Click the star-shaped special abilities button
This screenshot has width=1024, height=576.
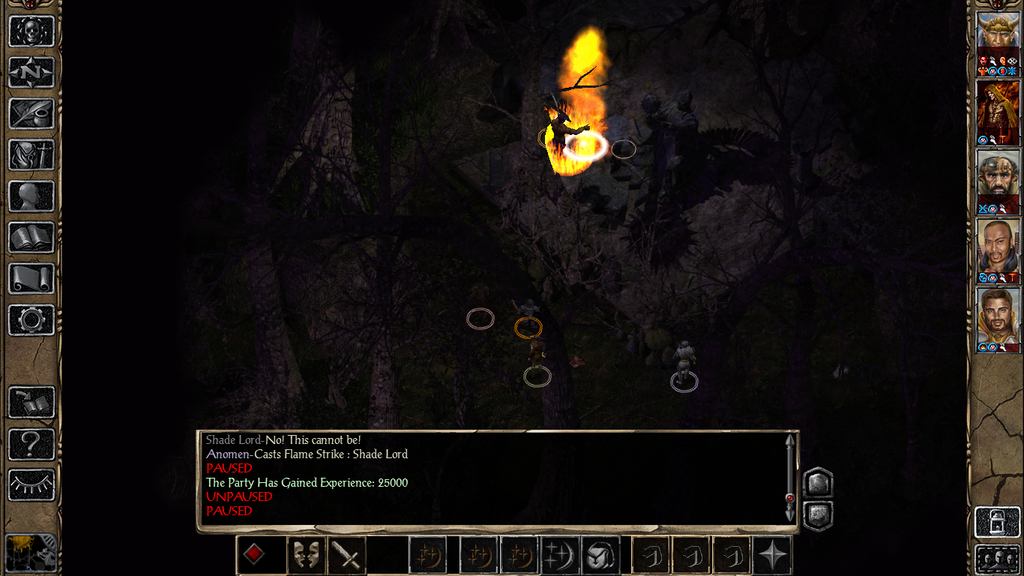772,555
